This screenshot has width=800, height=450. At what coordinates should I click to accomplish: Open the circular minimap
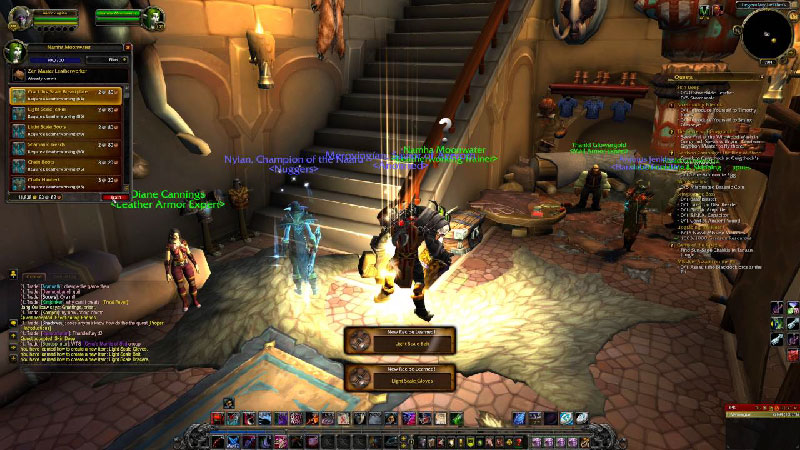point(766,35)
